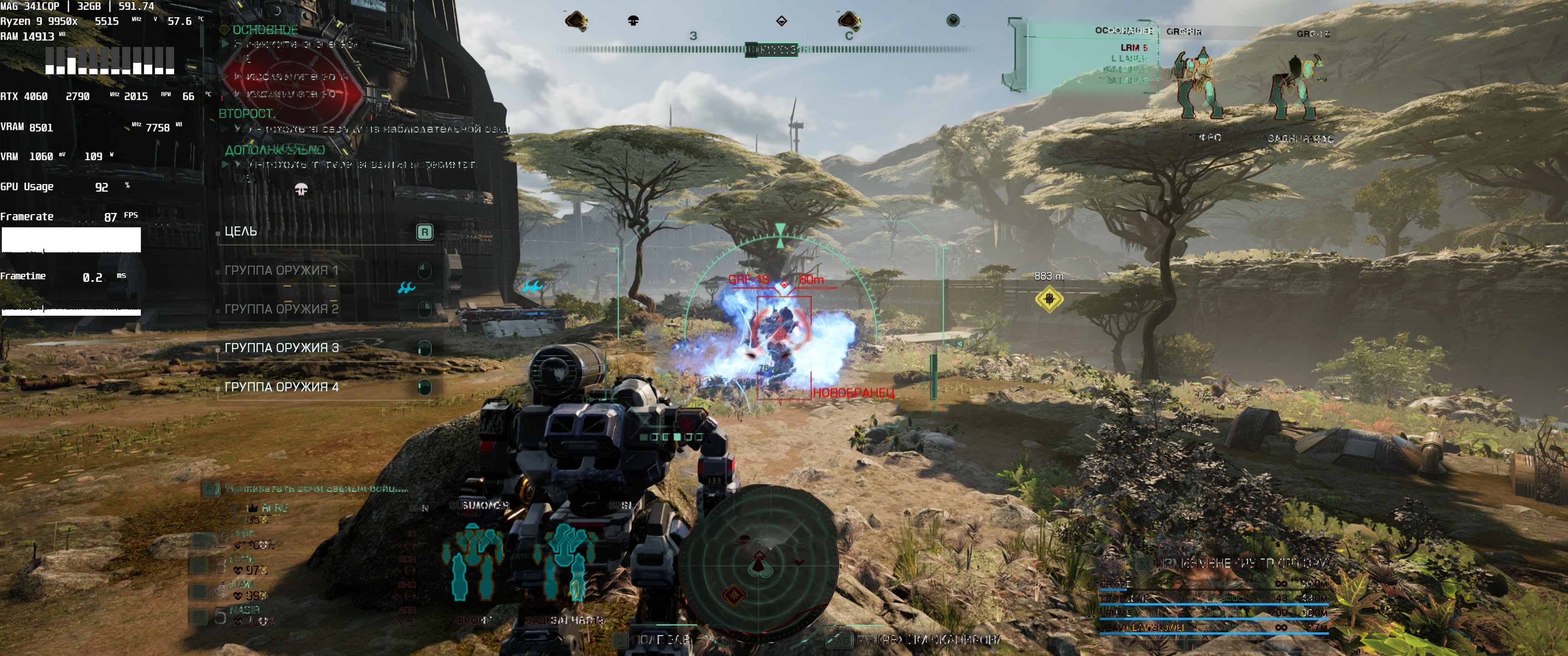Click the yellow 883 m waypoint marker
1568x656 pixels.
[x=1049, y=299]
